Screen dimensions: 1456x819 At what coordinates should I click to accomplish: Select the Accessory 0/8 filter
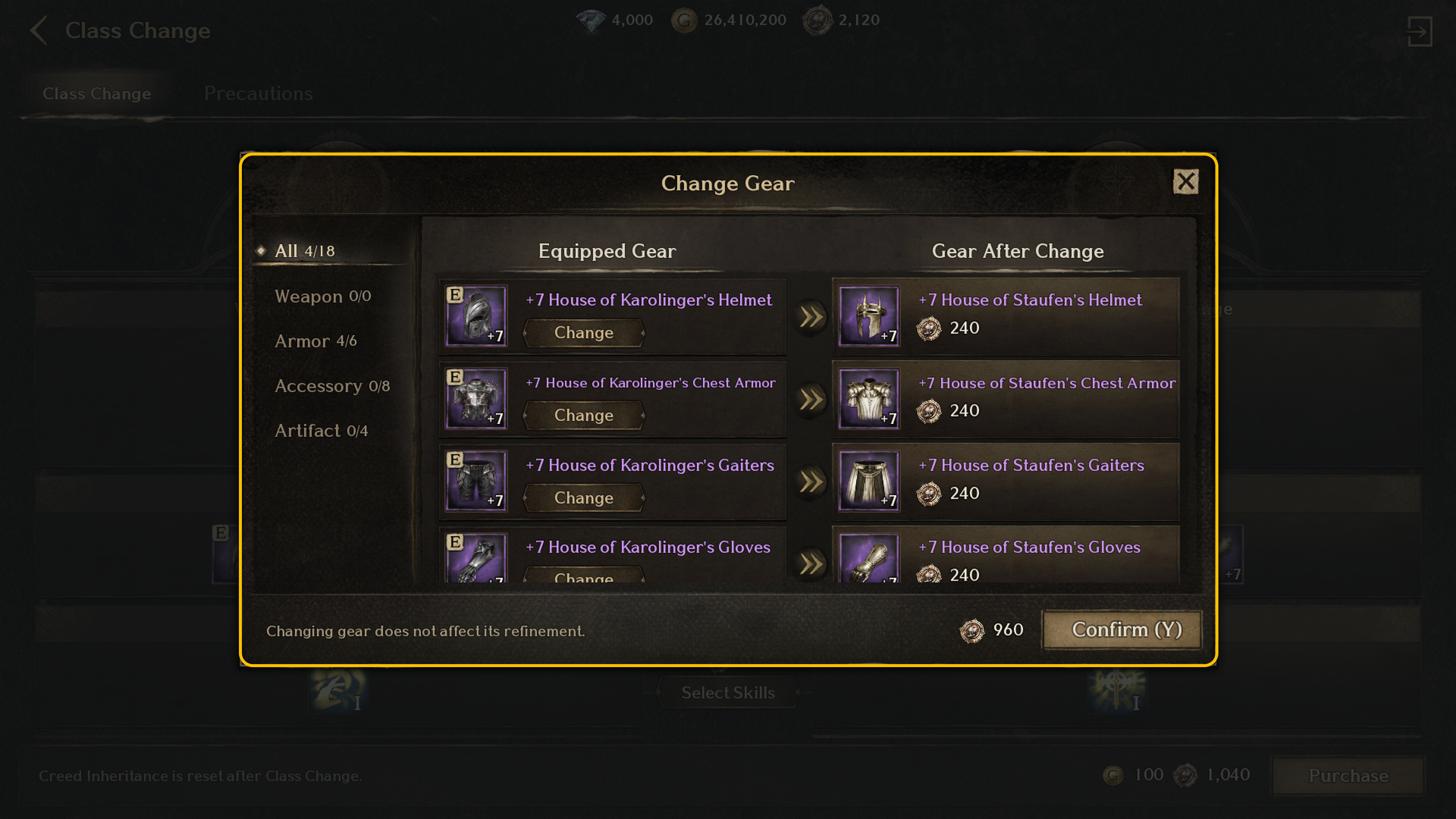pyautogui.click(x=332, y=386)
